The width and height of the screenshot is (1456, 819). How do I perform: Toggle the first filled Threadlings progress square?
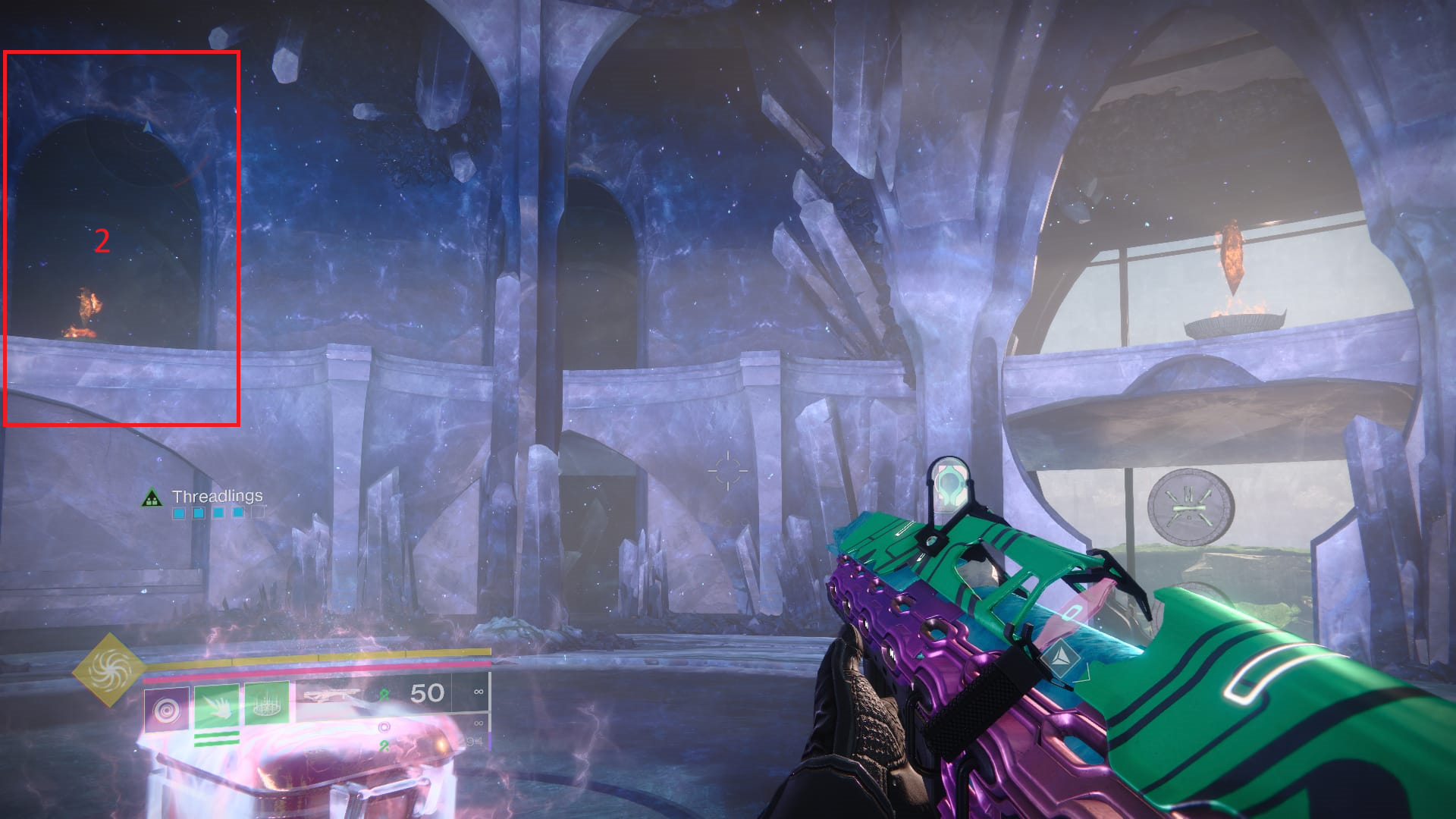180,514
